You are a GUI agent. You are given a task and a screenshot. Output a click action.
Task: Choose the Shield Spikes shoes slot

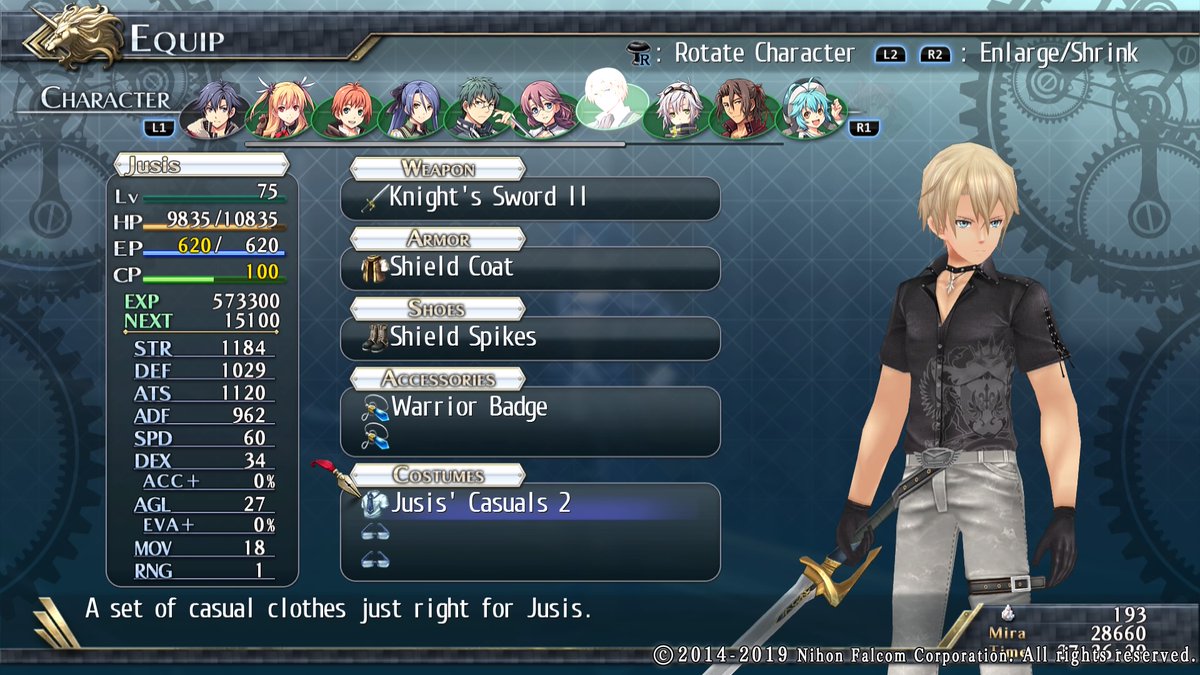pyautogui.click(x=530, y=338)
